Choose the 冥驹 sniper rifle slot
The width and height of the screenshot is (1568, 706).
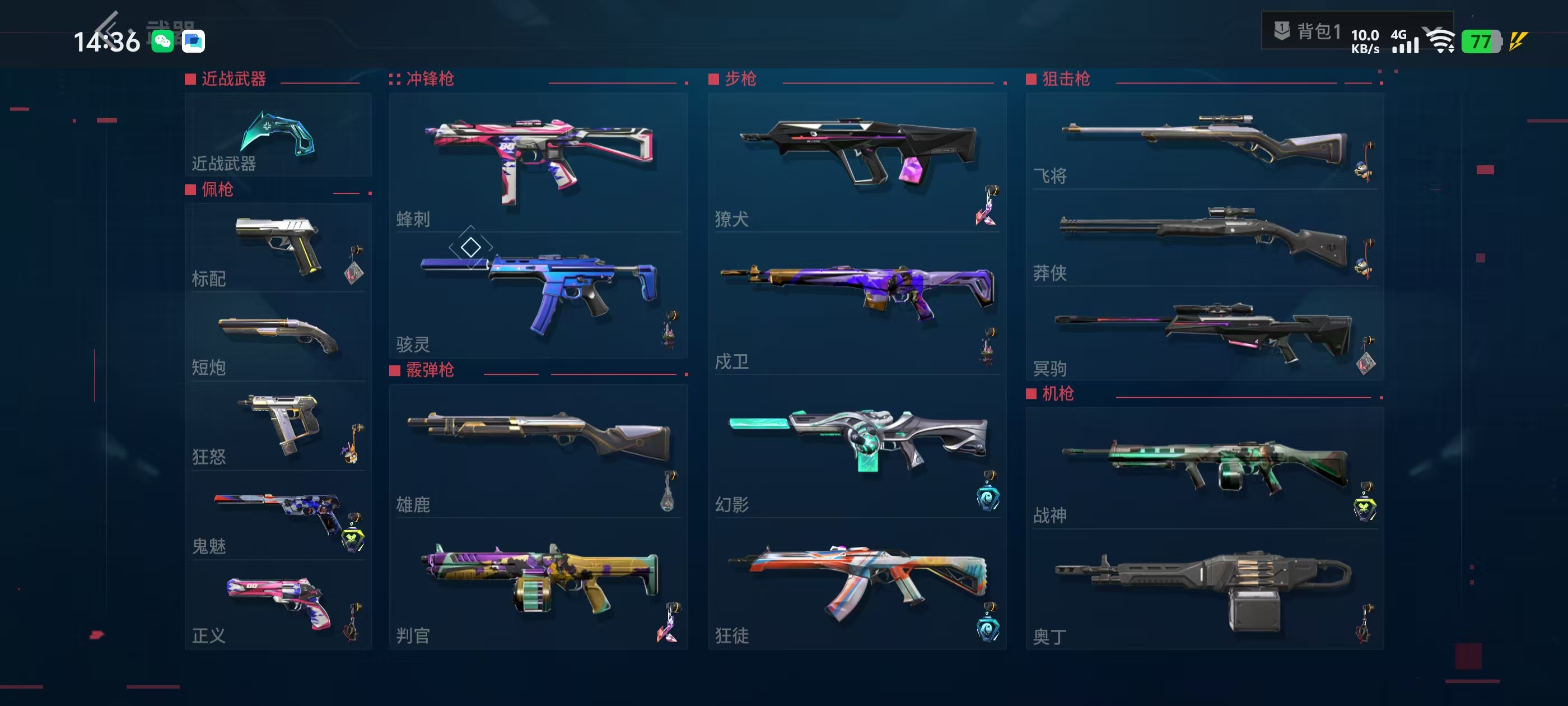point(1203,334)
